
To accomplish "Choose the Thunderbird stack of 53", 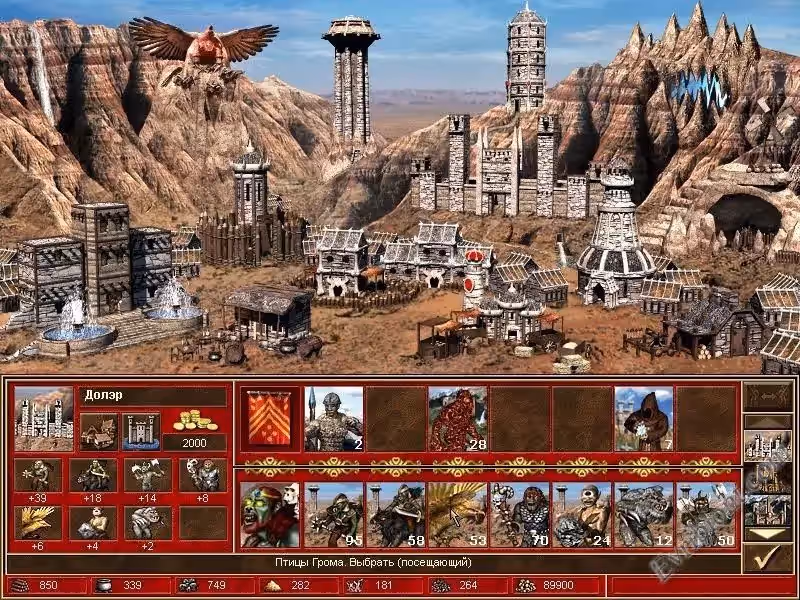I will pyautogui.click(x=457, y=514).
